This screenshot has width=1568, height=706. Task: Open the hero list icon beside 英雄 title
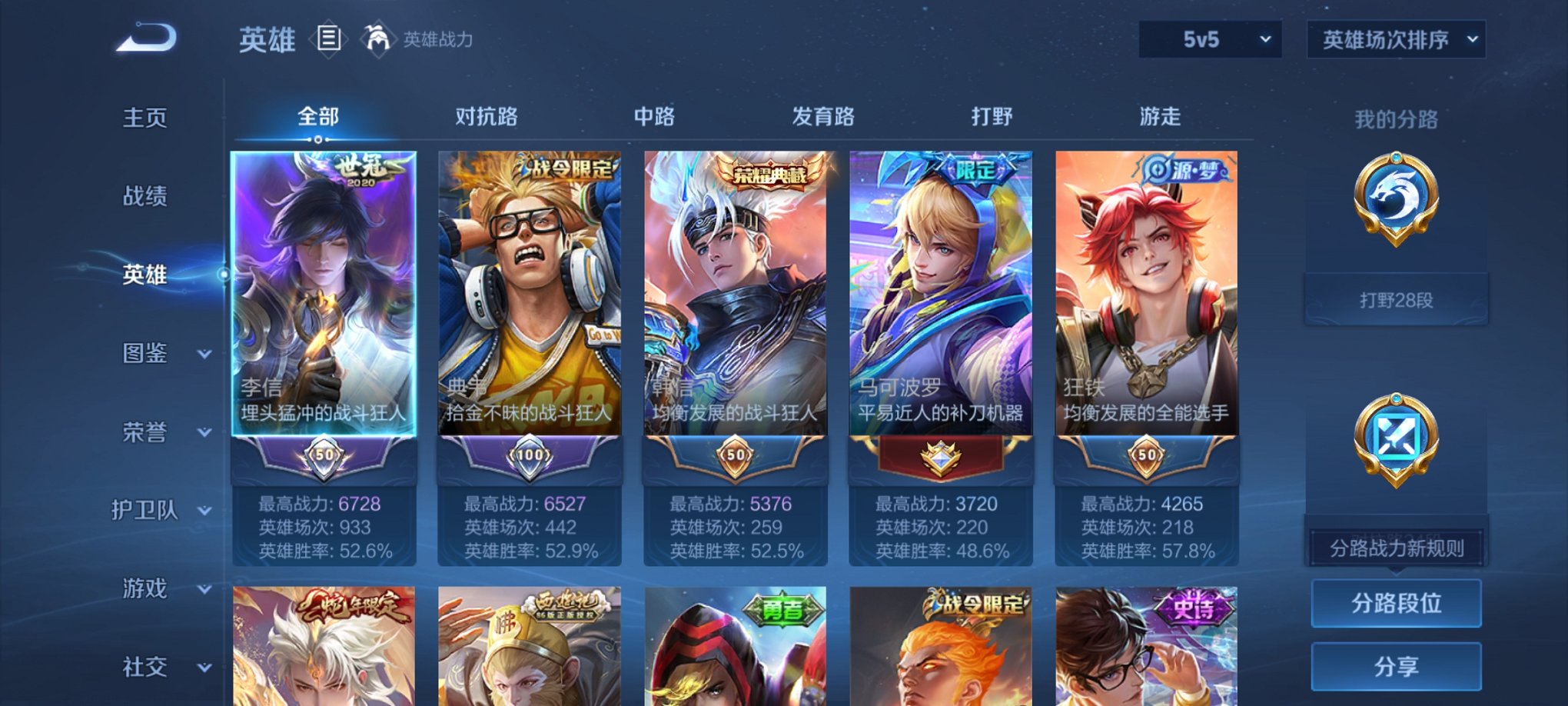coord(330,39)
